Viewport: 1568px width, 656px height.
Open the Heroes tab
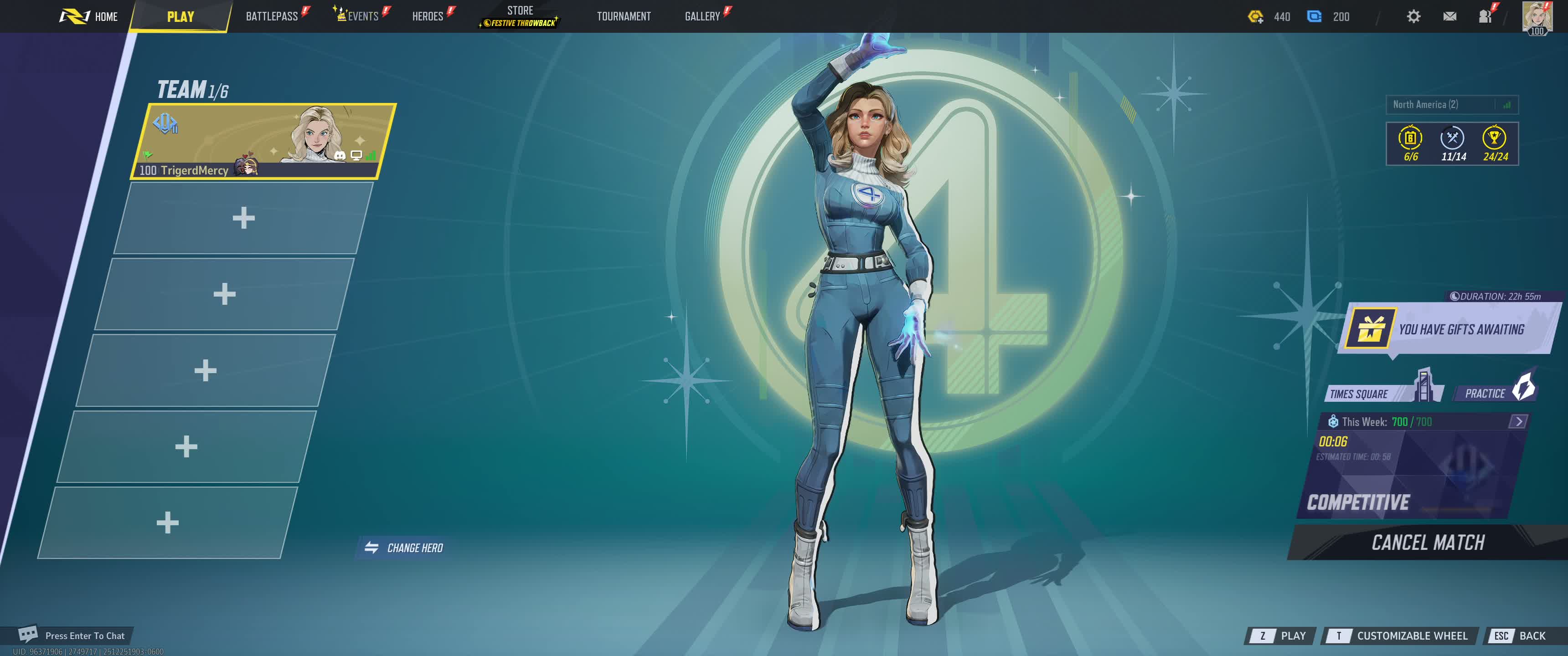pyautogui.click(x=427, y=16)
